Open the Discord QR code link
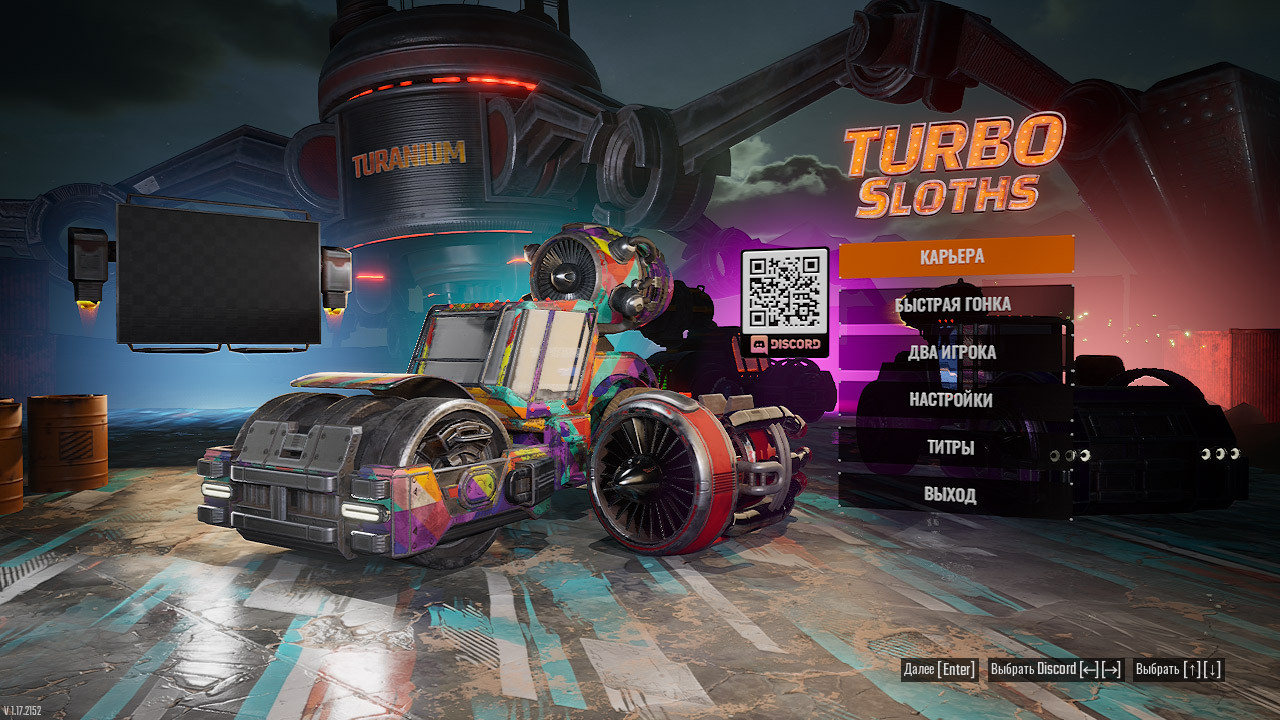 click(785, 302)
